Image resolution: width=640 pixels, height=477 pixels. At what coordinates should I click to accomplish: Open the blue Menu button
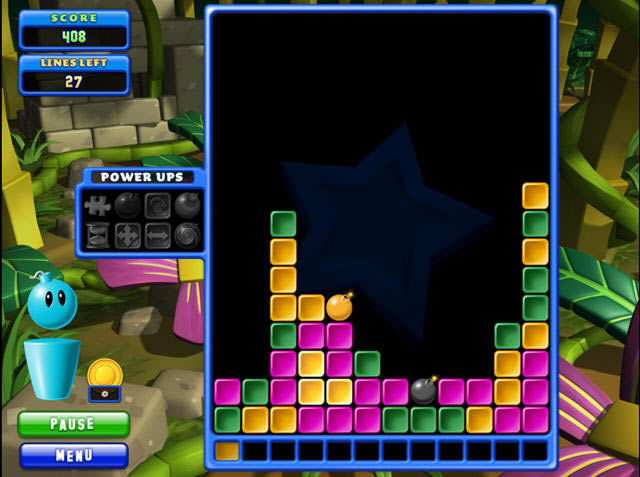click(x=73, y=456)
